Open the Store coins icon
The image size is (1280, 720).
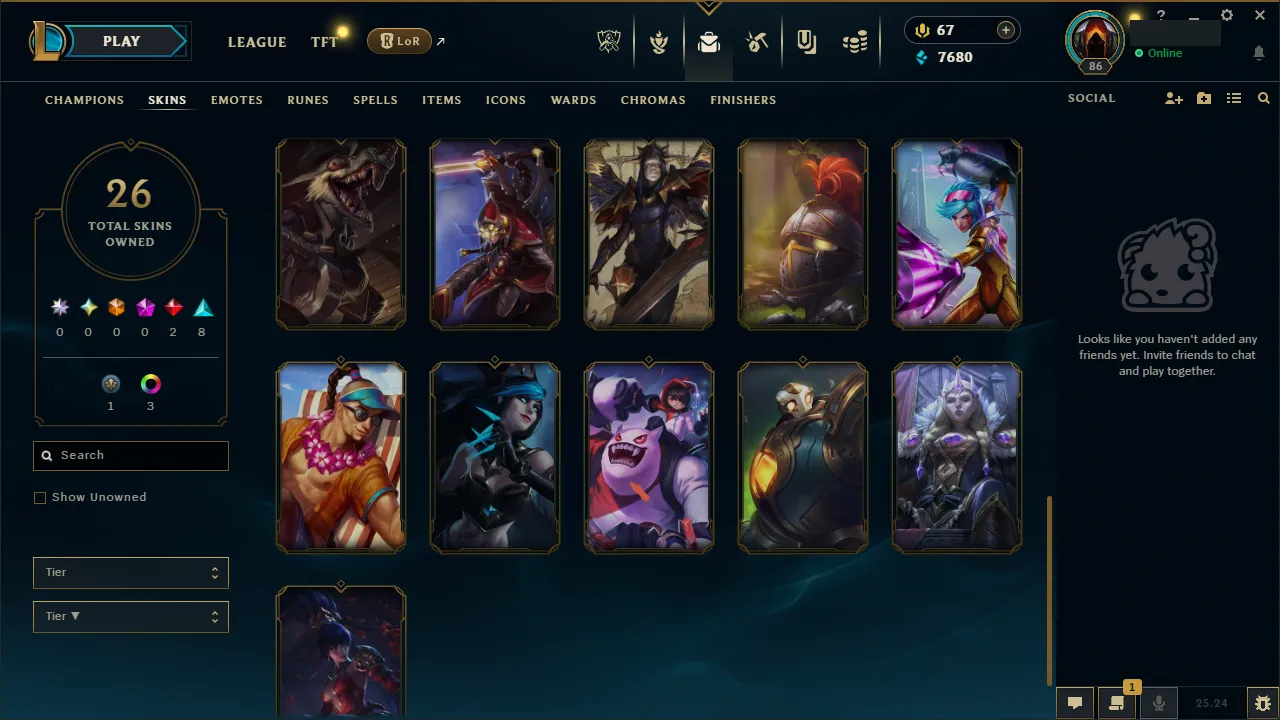(855, 40)
